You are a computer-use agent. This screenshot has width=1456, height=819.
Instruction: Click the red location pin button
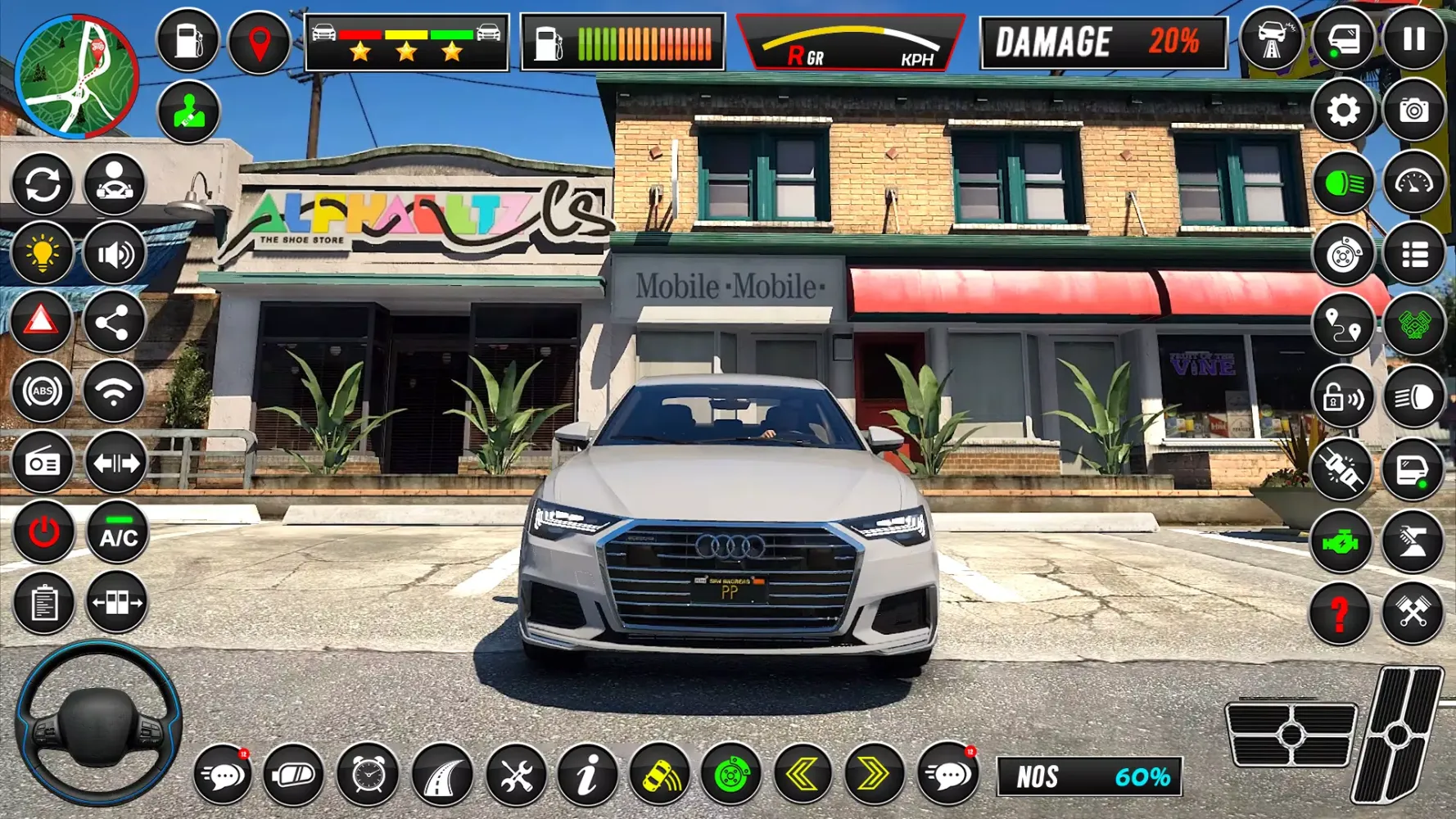[260, 42]
